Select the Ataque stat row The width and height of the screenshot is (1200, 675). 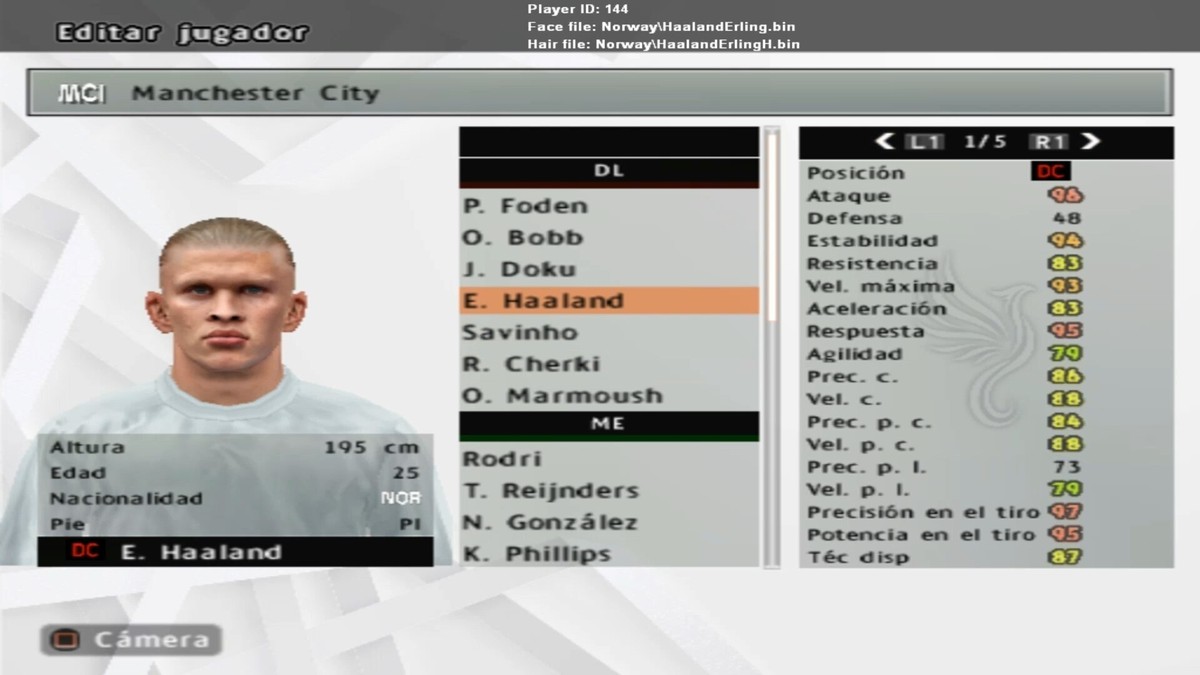point(985,196)
